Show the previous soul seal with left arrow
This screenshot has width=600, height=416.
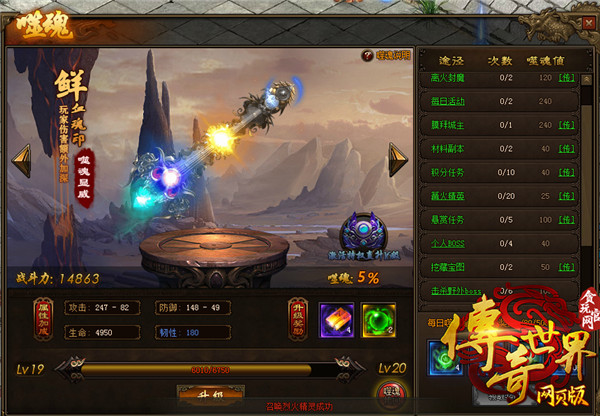click(x=21, y=160)
